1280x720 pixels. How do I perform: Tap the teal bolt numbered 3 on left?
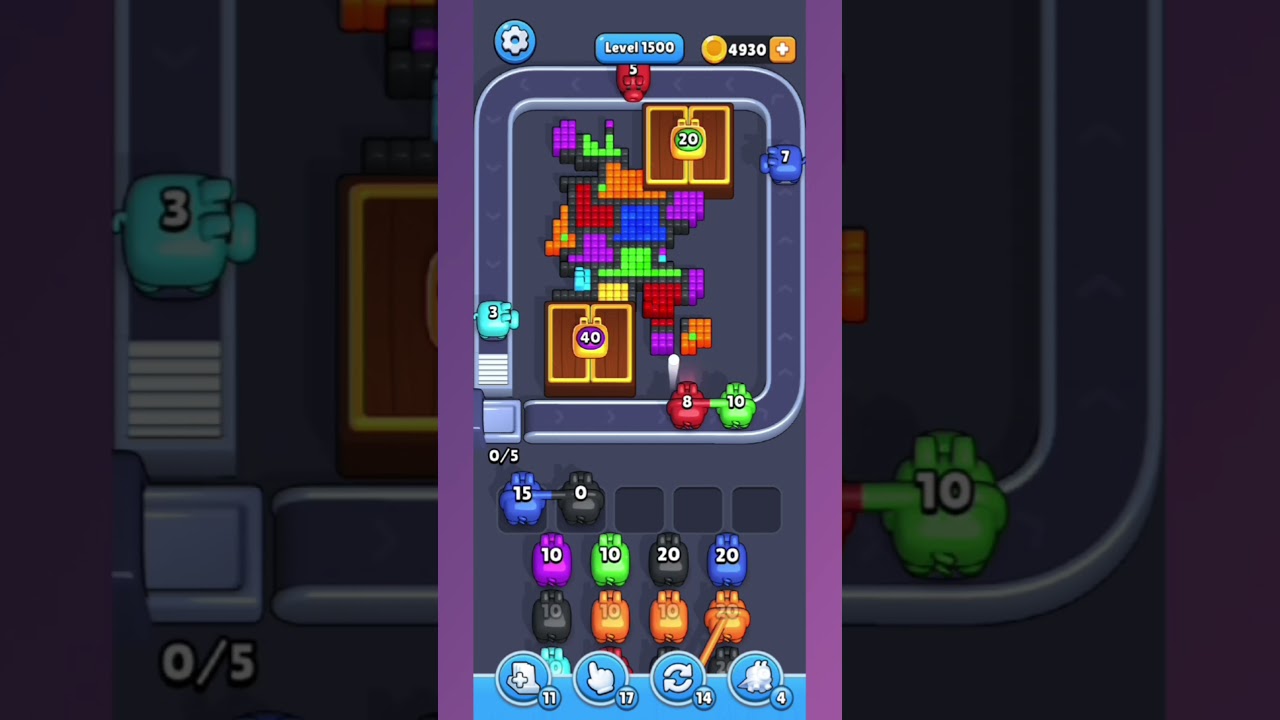coord(495,318)
